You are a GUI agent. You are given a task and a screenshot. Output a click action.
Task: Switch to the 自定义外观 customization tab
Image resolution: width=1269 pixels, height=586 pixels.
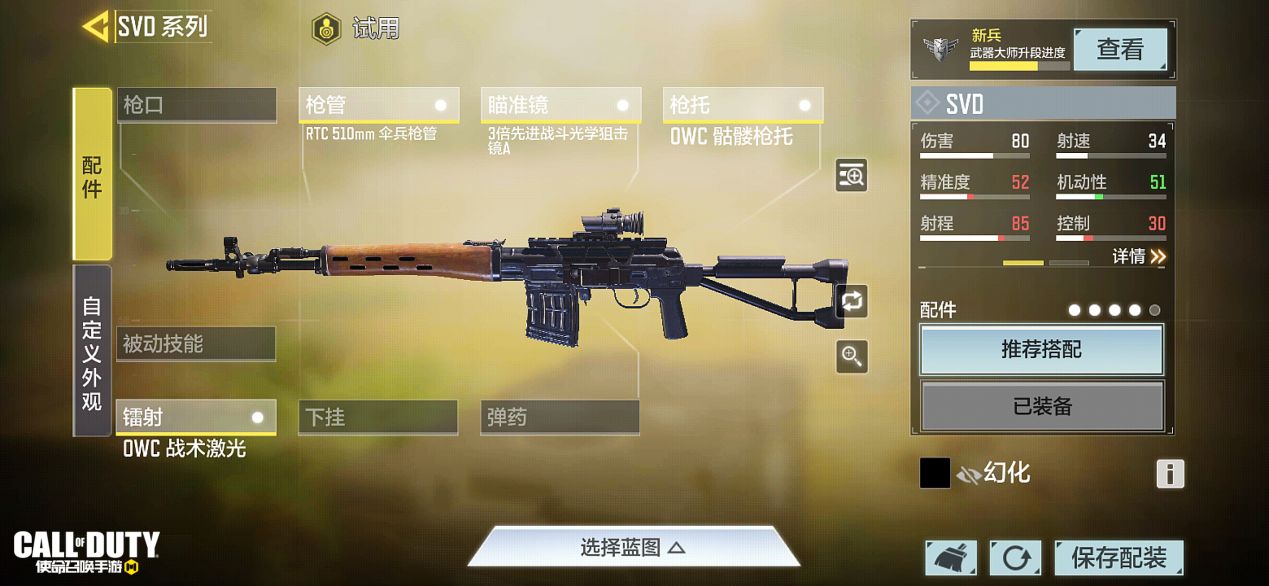pos(92,352)
